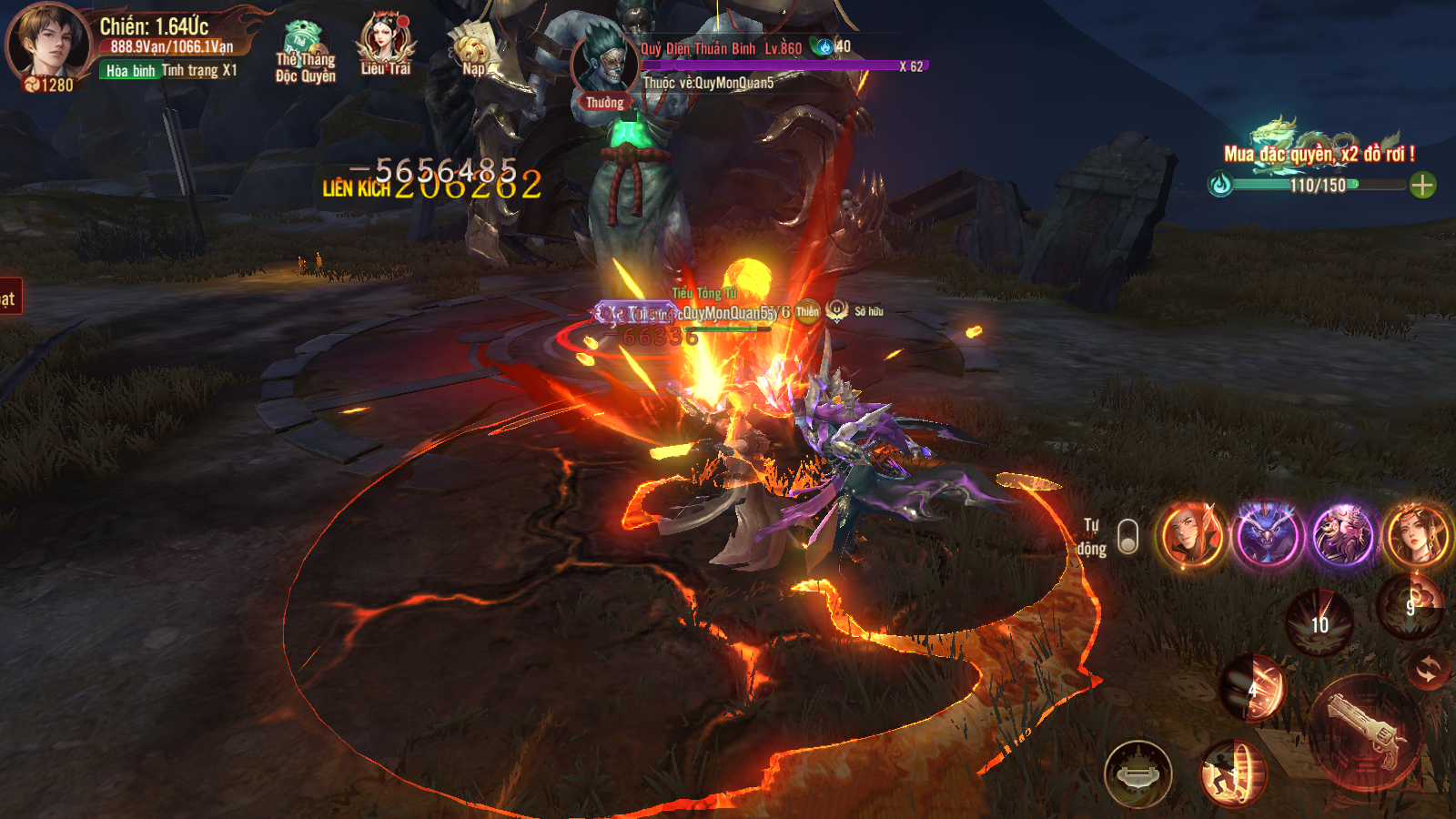Viewport: 1456px width, 819px height.
Task: Open the forge anvil feature icon
Action: point(1139,773)
